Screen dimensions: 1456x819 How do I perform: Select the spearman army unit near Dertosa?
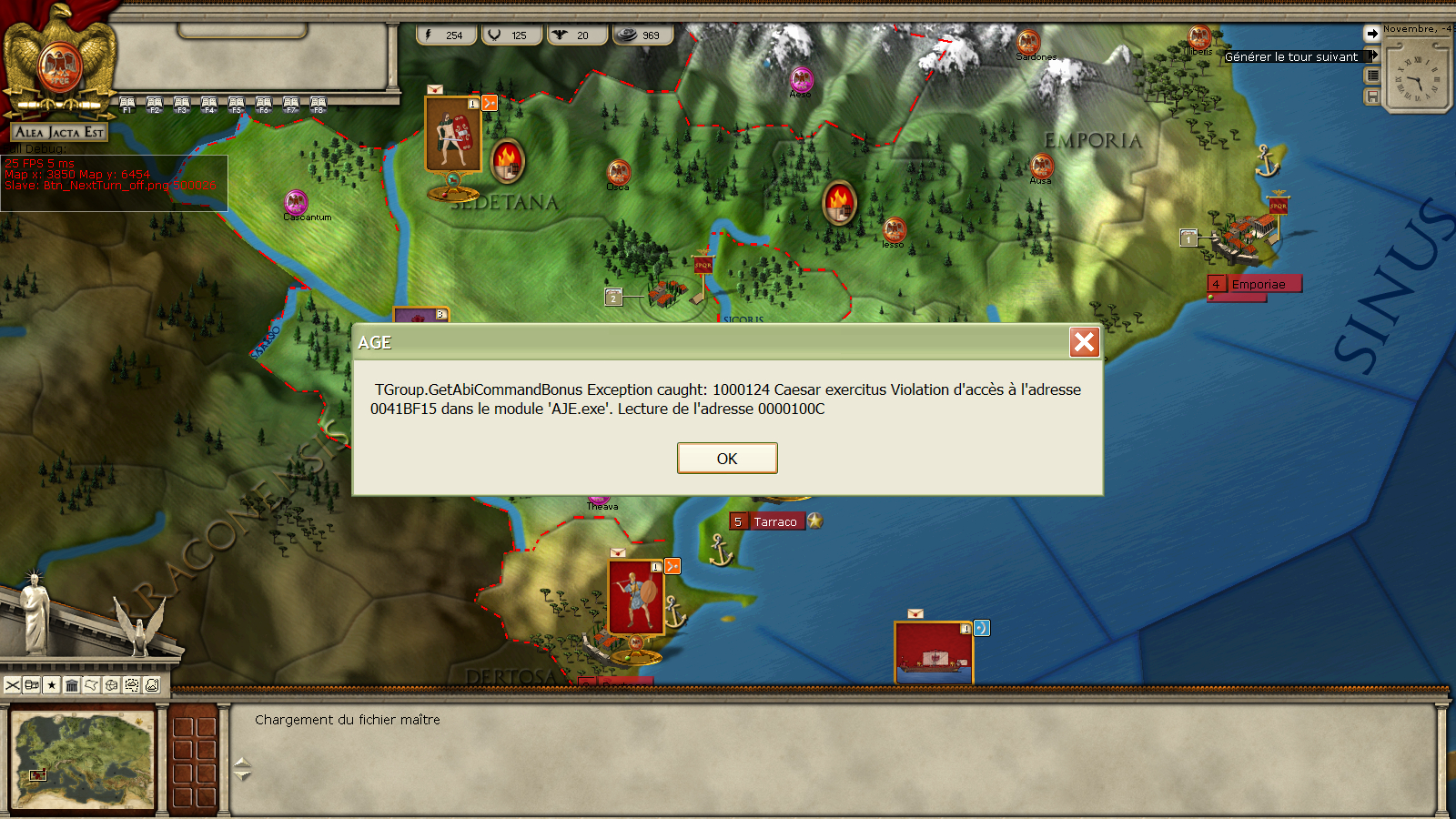pos(635,597)
